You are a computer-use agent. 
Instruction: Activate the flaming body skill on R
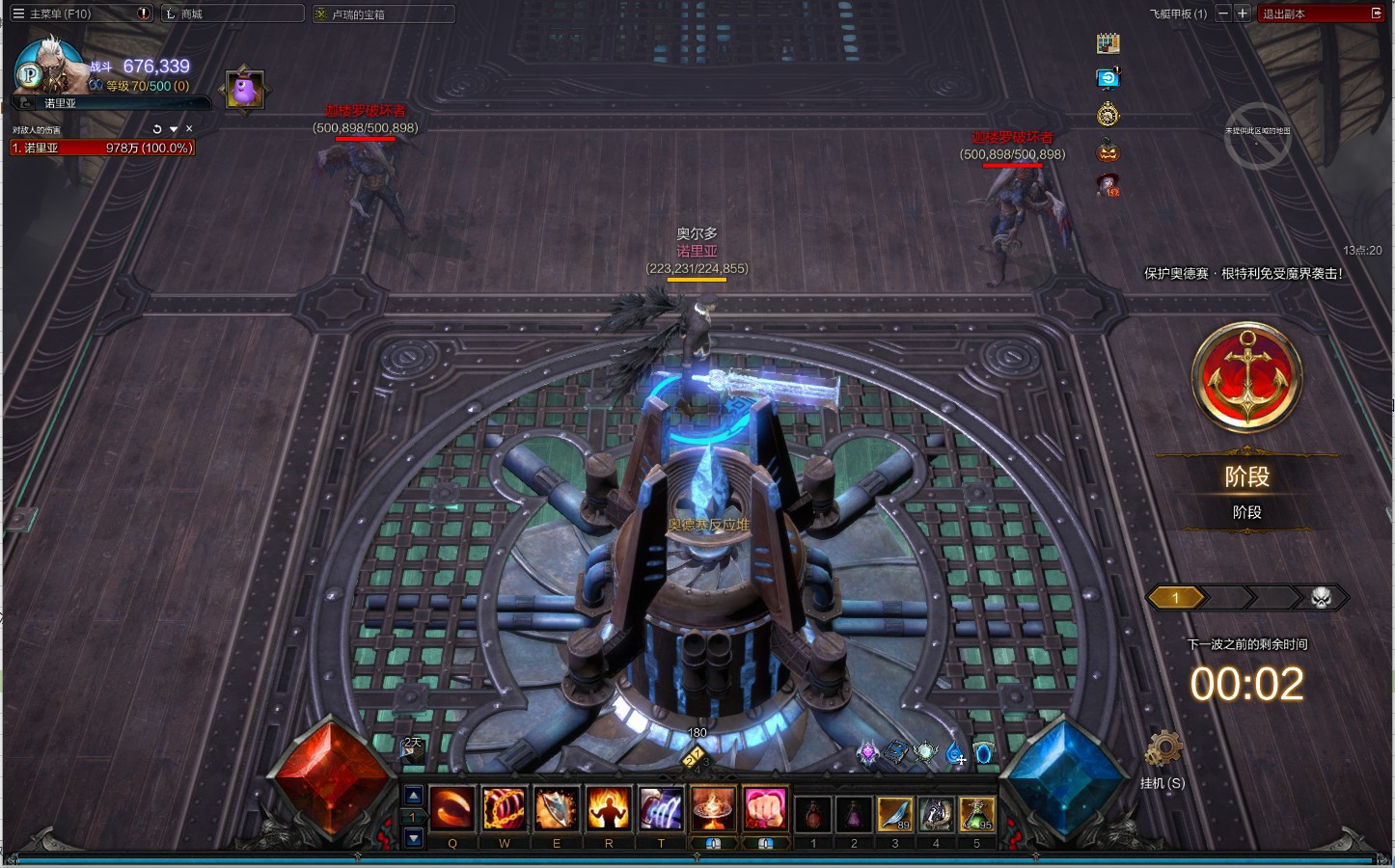pos(609,809)
